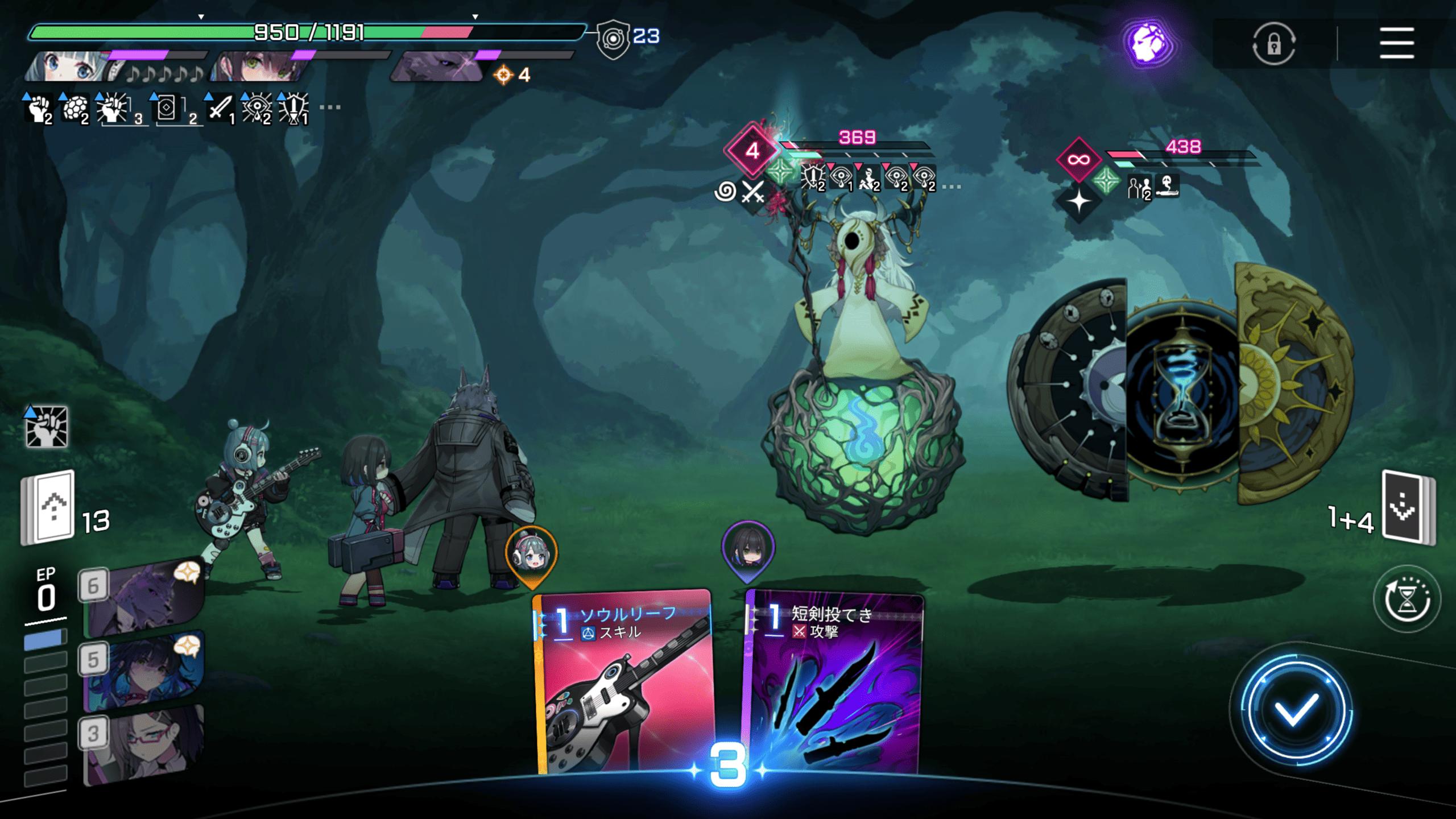Play the ソウルリーフ skill card

(x=623, y=682)
